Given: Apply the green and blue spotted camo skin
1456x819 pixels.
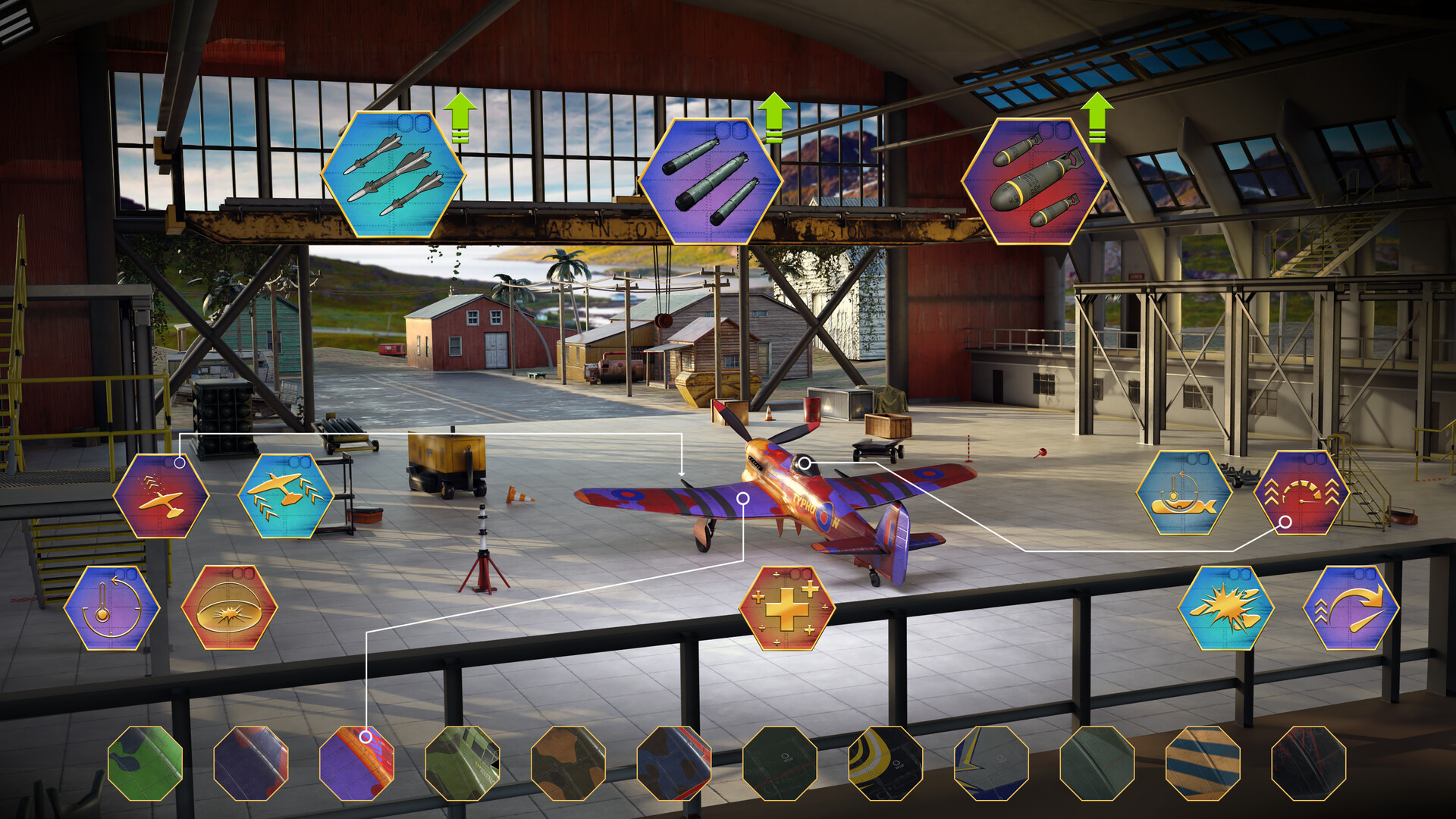Looking at the screenshot, I should 145,763.
